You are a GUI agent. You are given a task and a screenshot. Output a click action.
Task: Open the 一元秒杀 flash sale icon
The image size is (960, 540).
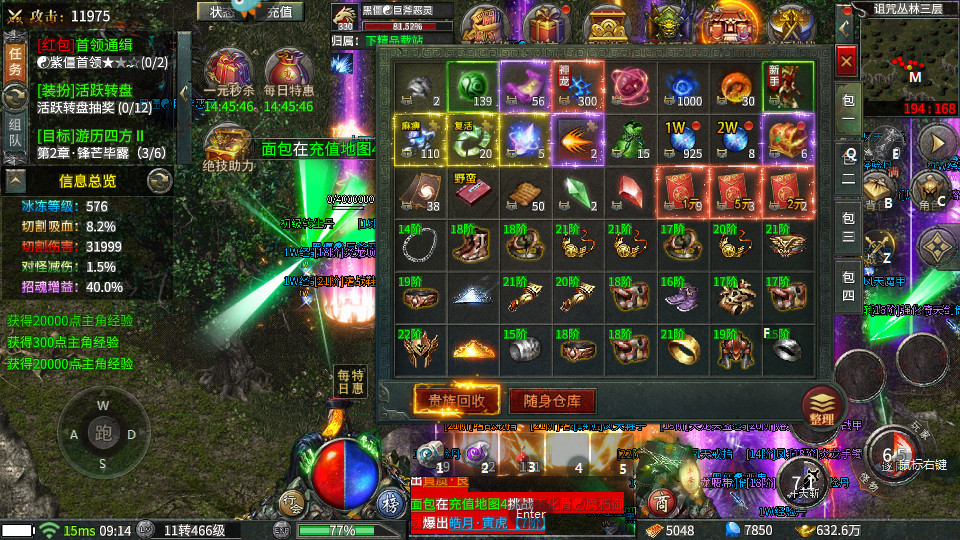click(229, 76)
